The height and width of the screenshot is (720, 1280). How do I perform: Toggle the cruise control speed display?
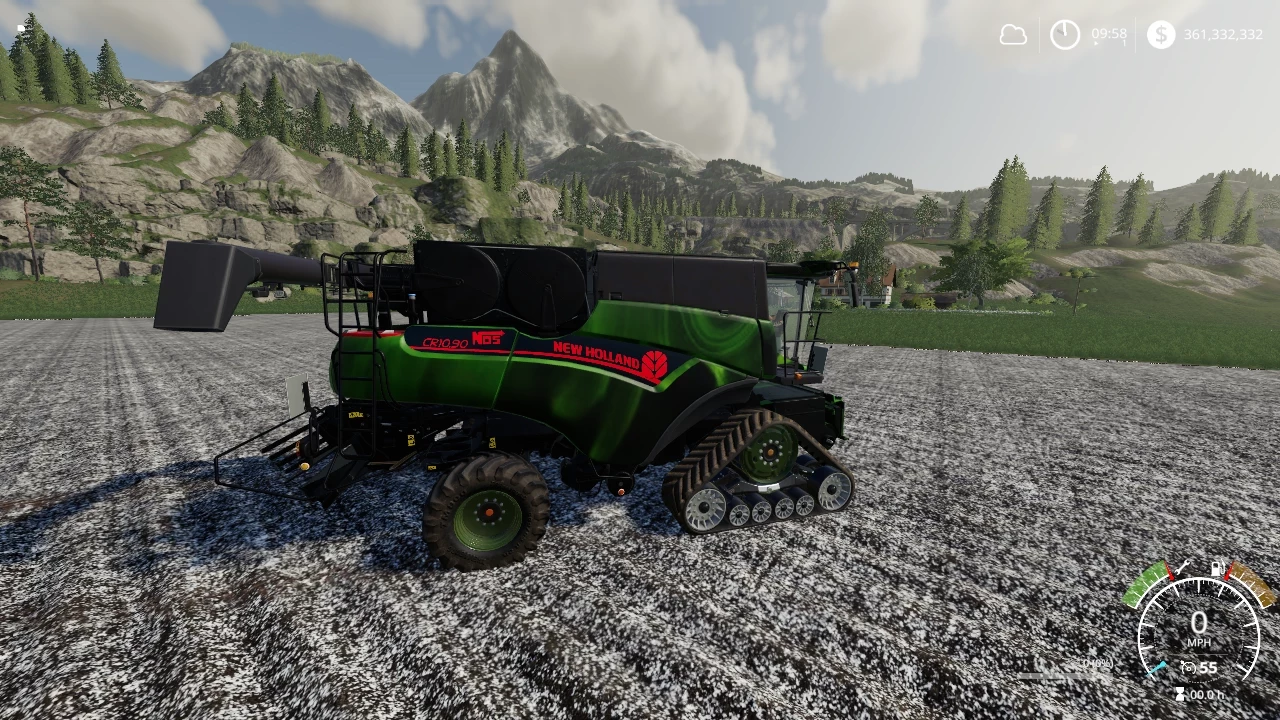pos(1207,666)
